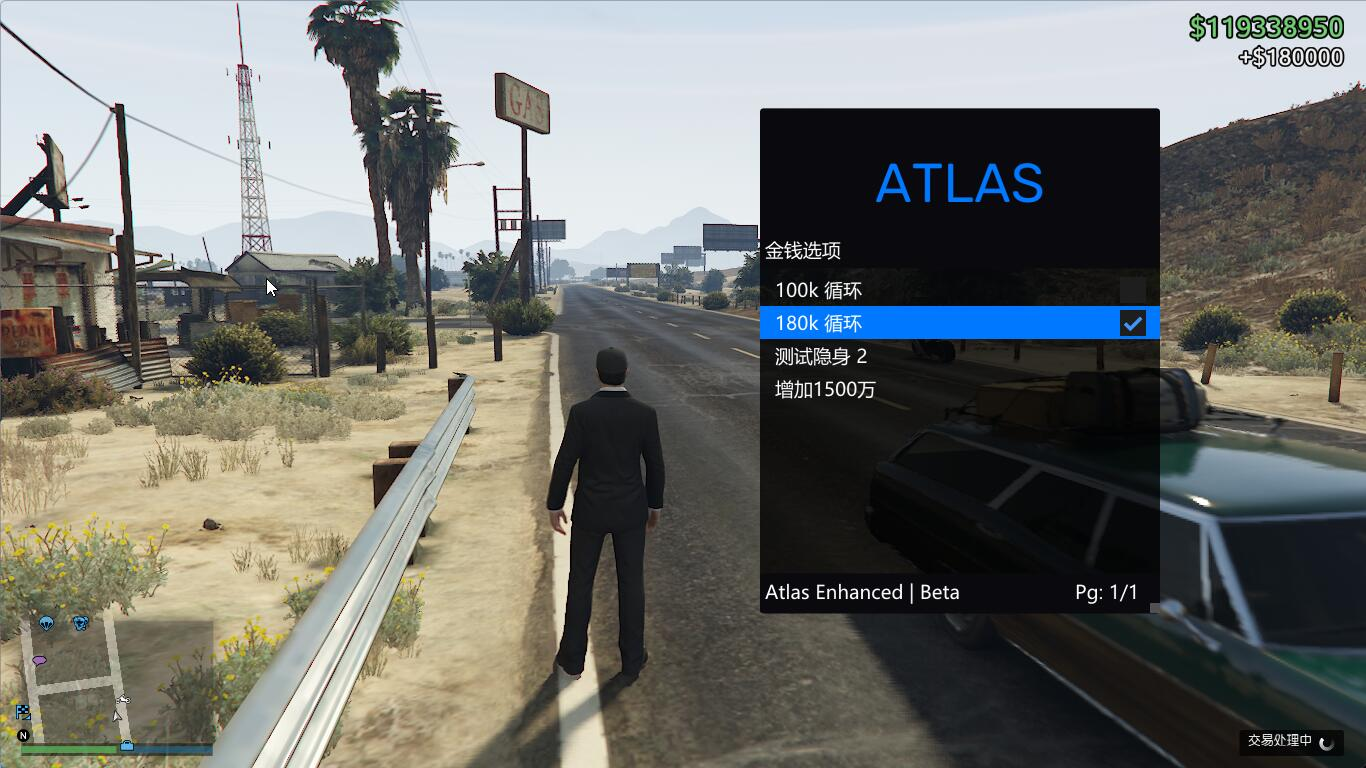Untick the 180k 循环 checkbox
The image size is (1366, 768).
(1132, 323)
